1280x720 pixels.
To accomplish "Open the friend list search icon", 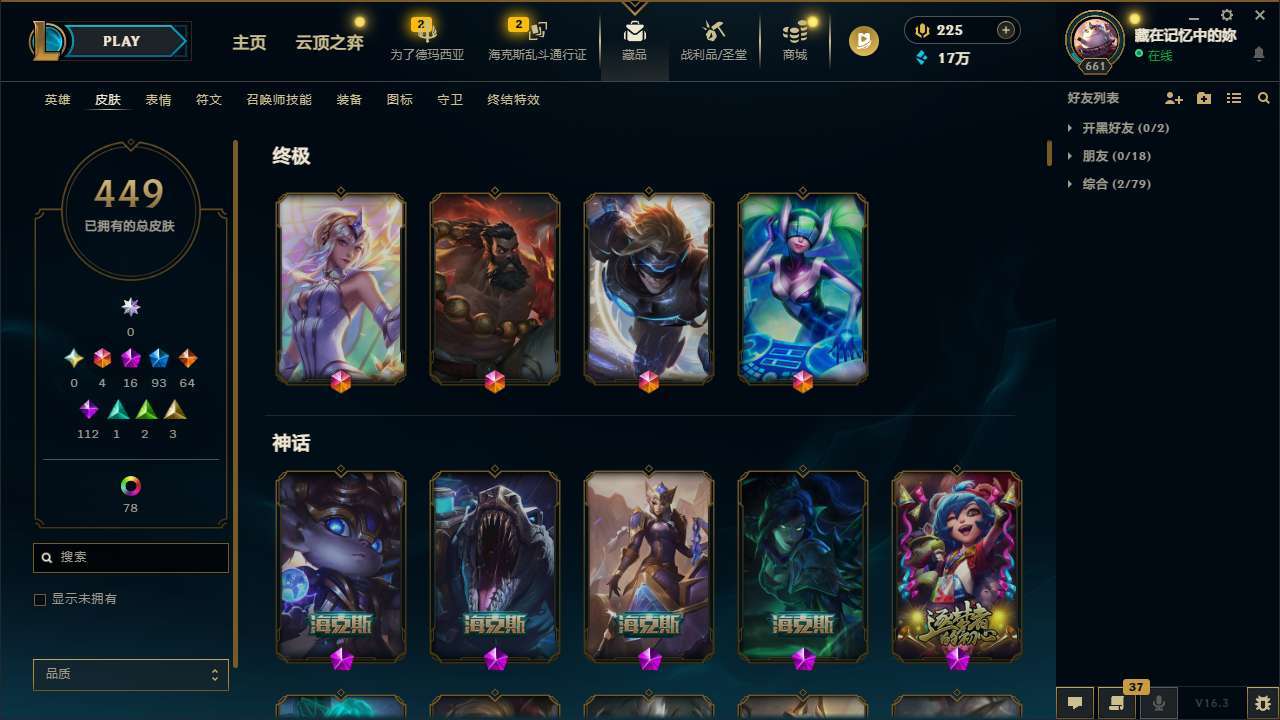I will 1263,98.
